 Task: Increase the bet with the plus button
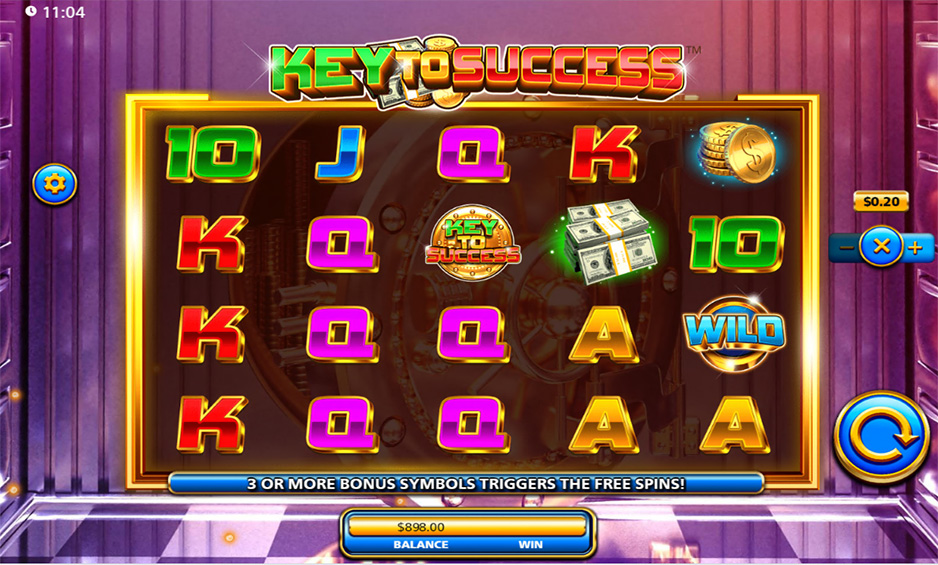913,247
